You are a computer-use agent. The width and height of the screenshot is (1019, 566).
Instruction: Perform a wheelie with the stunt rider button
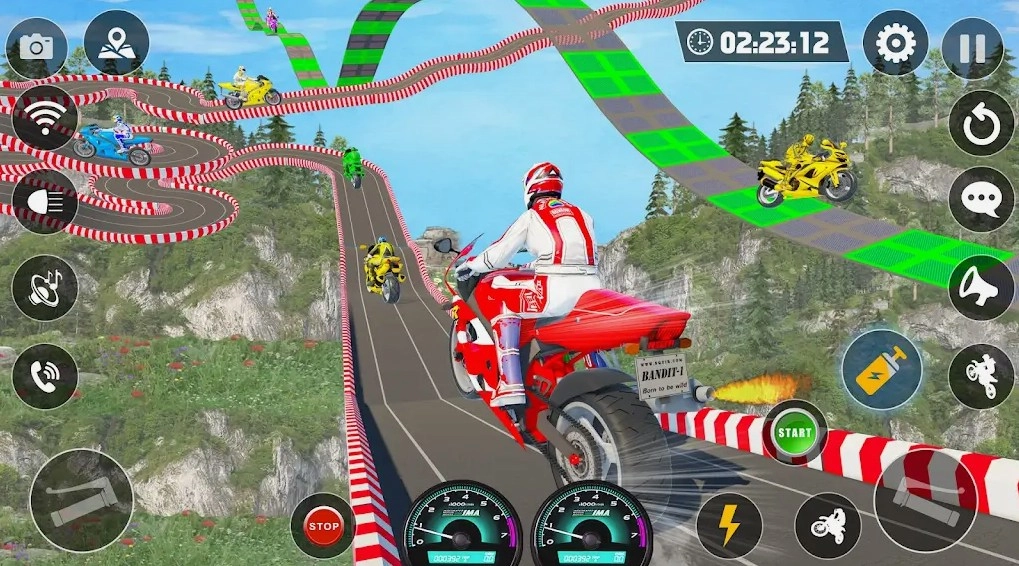[x=981, y=376]
